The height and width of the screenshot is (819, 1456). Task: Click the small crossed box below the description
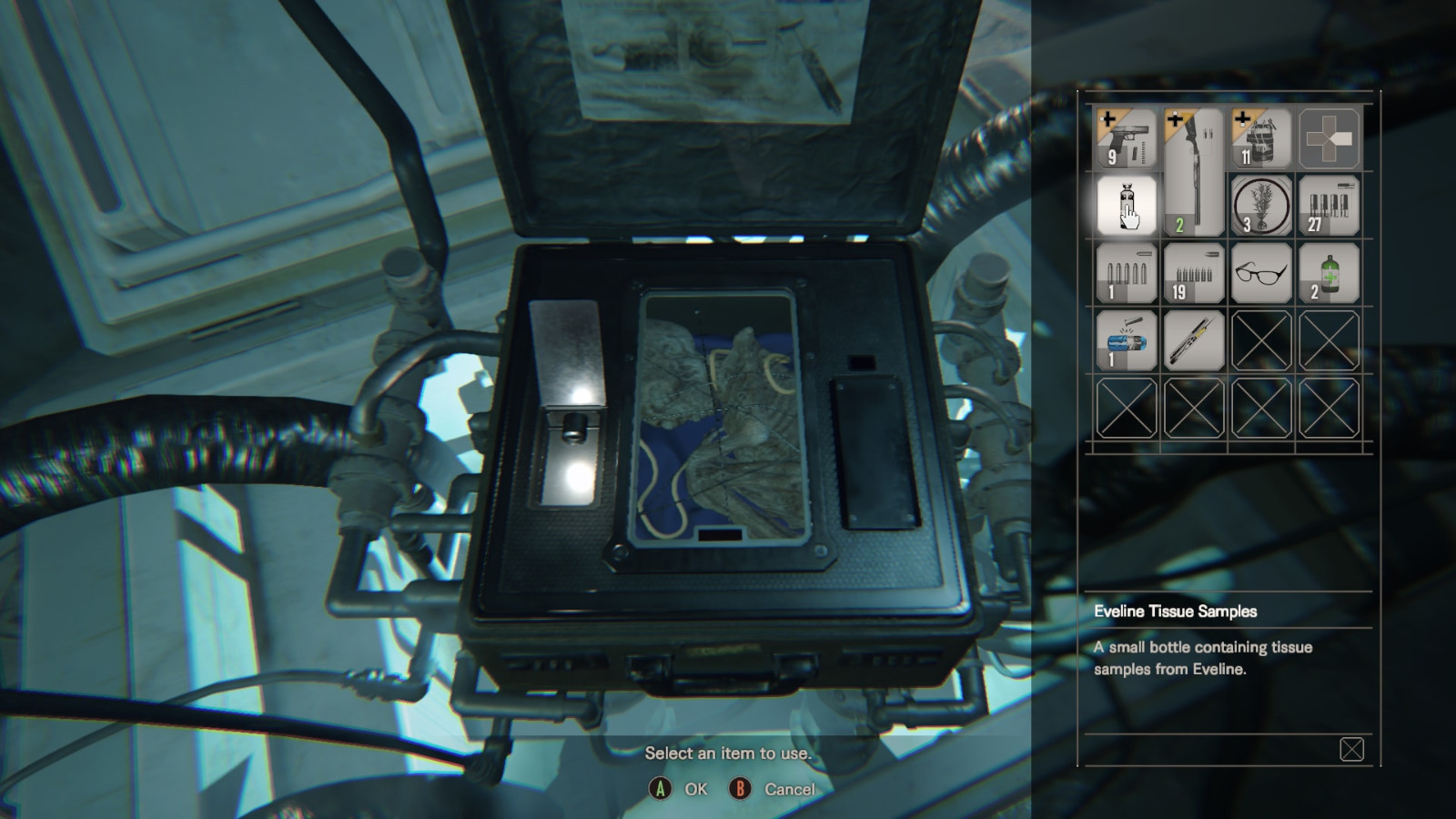click(1351, 749)
